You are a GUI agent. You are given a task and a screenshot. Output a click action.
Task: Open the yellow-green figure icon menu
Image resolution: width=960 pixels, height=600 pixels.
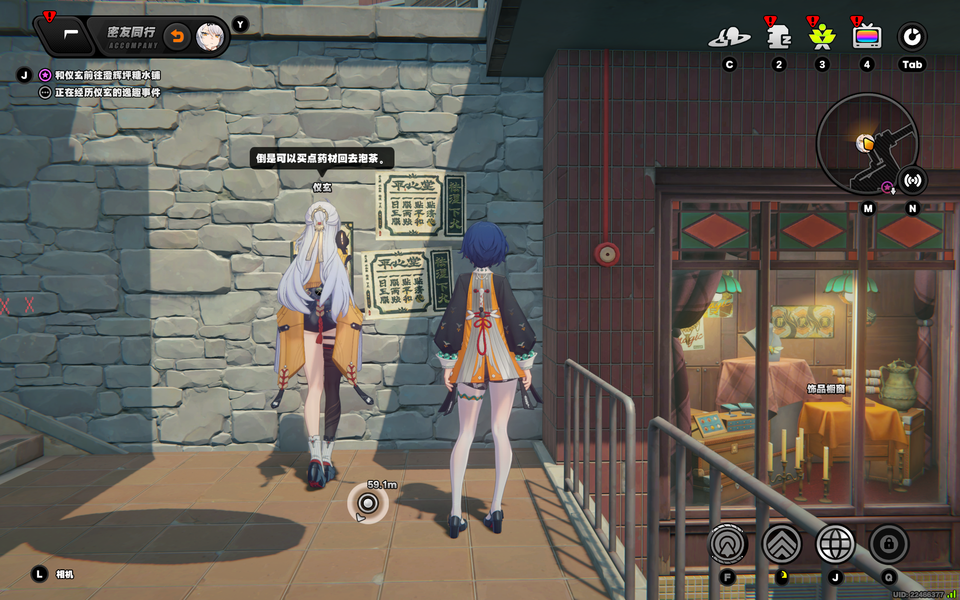coord(822,38)
